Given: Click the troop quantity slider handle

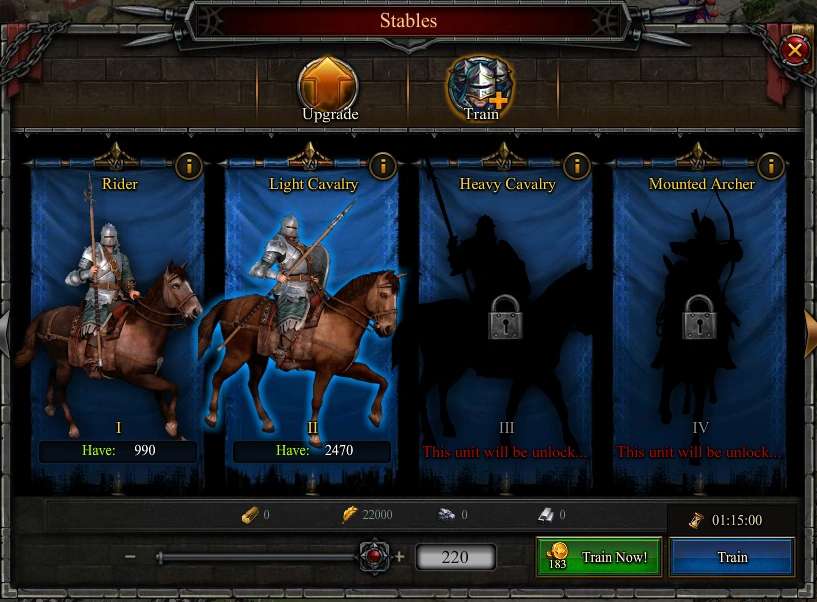Looking at the screenshot, I should click(x=375, y=557).
